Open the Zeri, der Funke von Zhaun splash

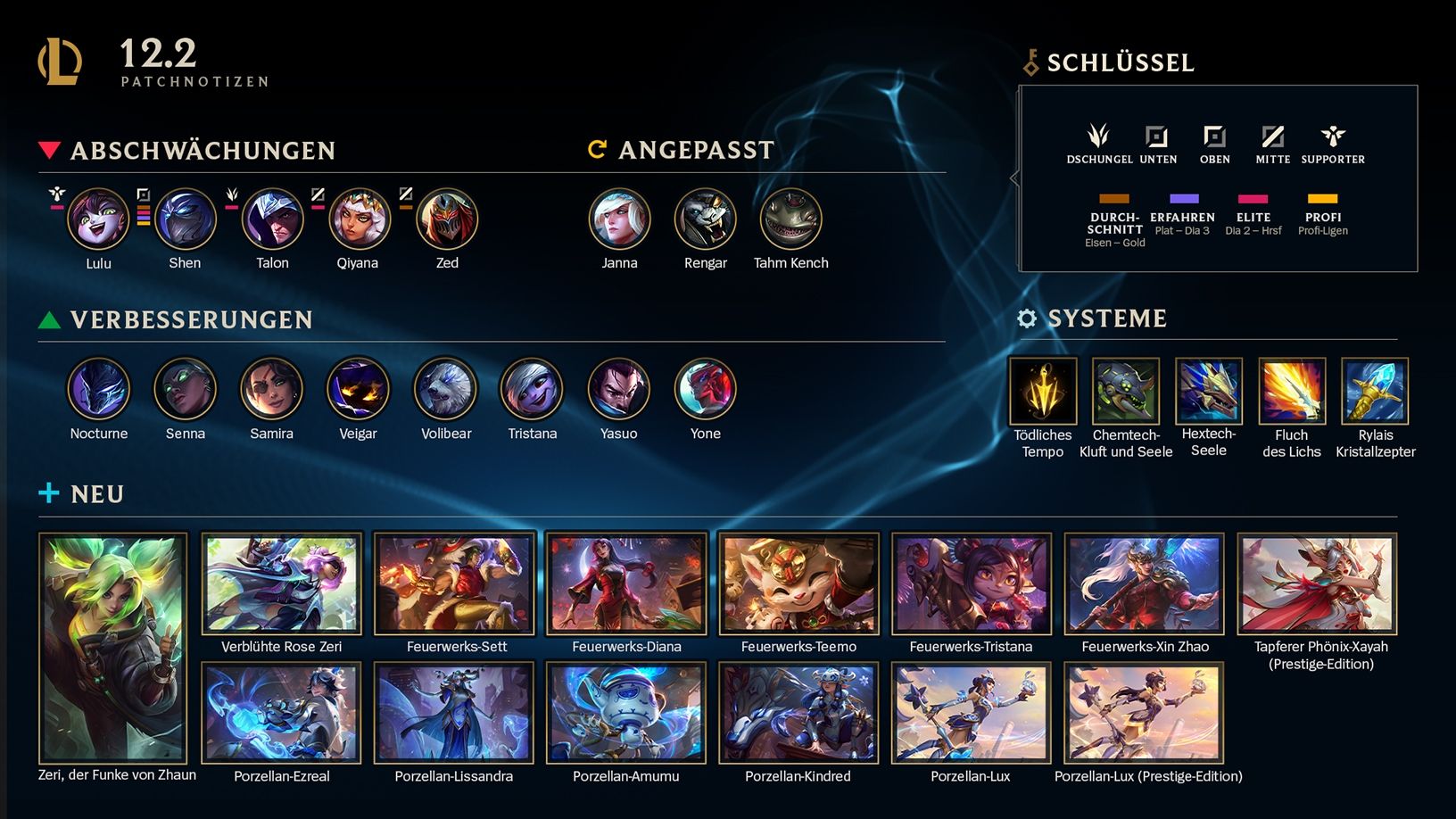point(113,648)
